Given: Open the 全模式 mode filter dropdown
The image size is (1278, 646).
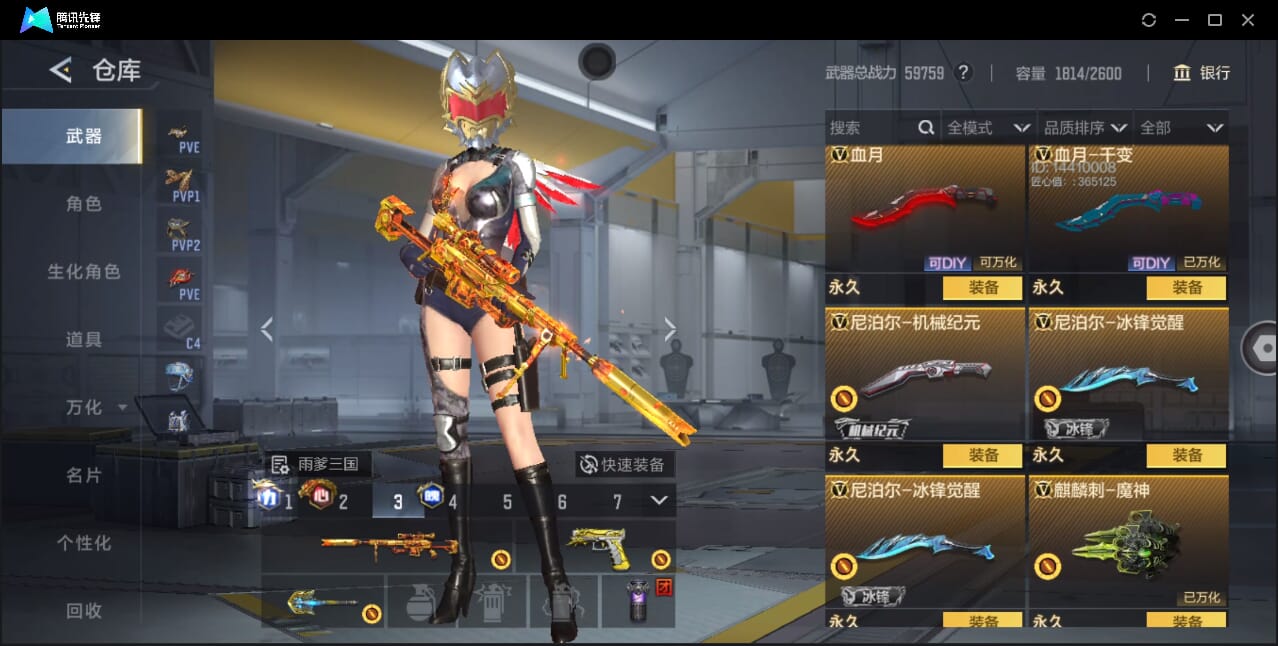Looking at the screenshot, I should pos(988,128).
